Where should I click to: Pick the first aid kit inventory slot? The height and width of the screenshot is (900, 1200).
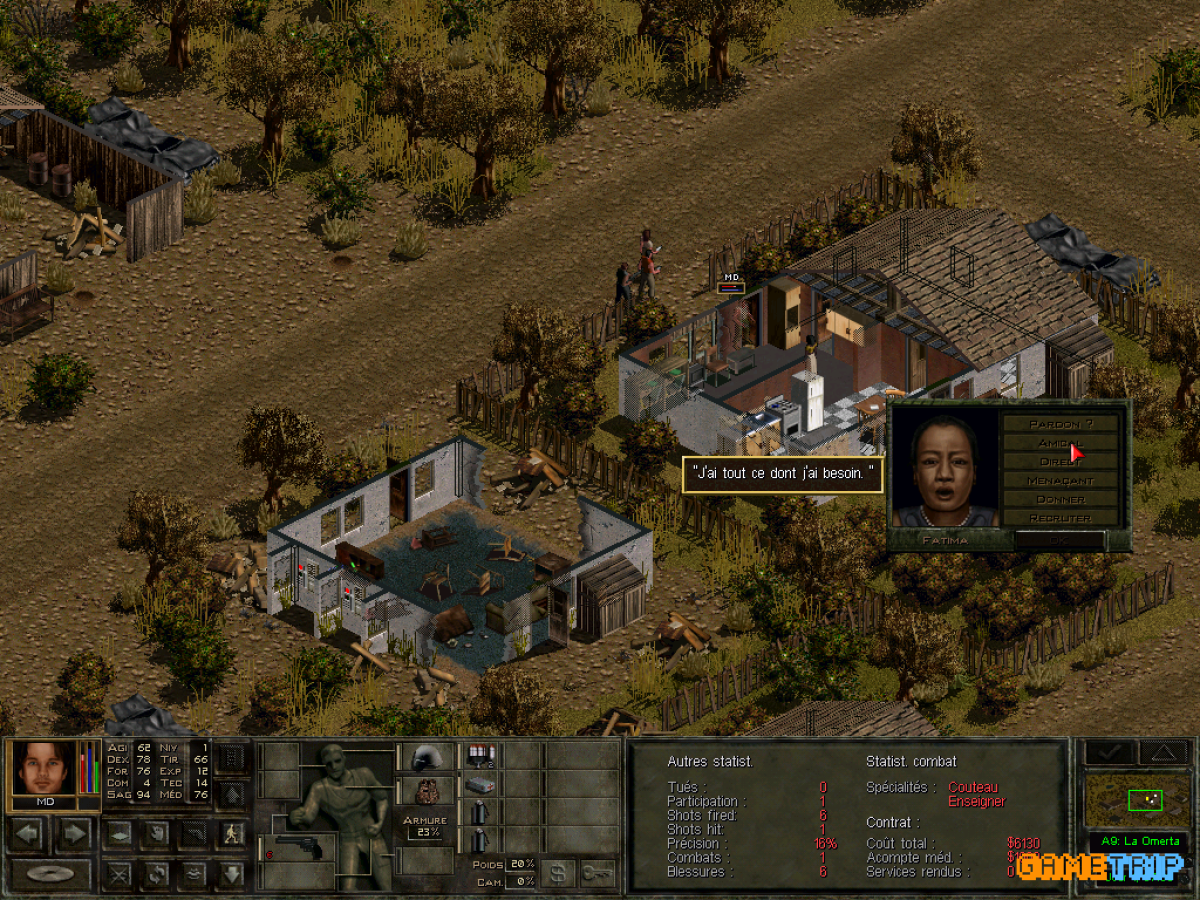click(x=481, y=785)
